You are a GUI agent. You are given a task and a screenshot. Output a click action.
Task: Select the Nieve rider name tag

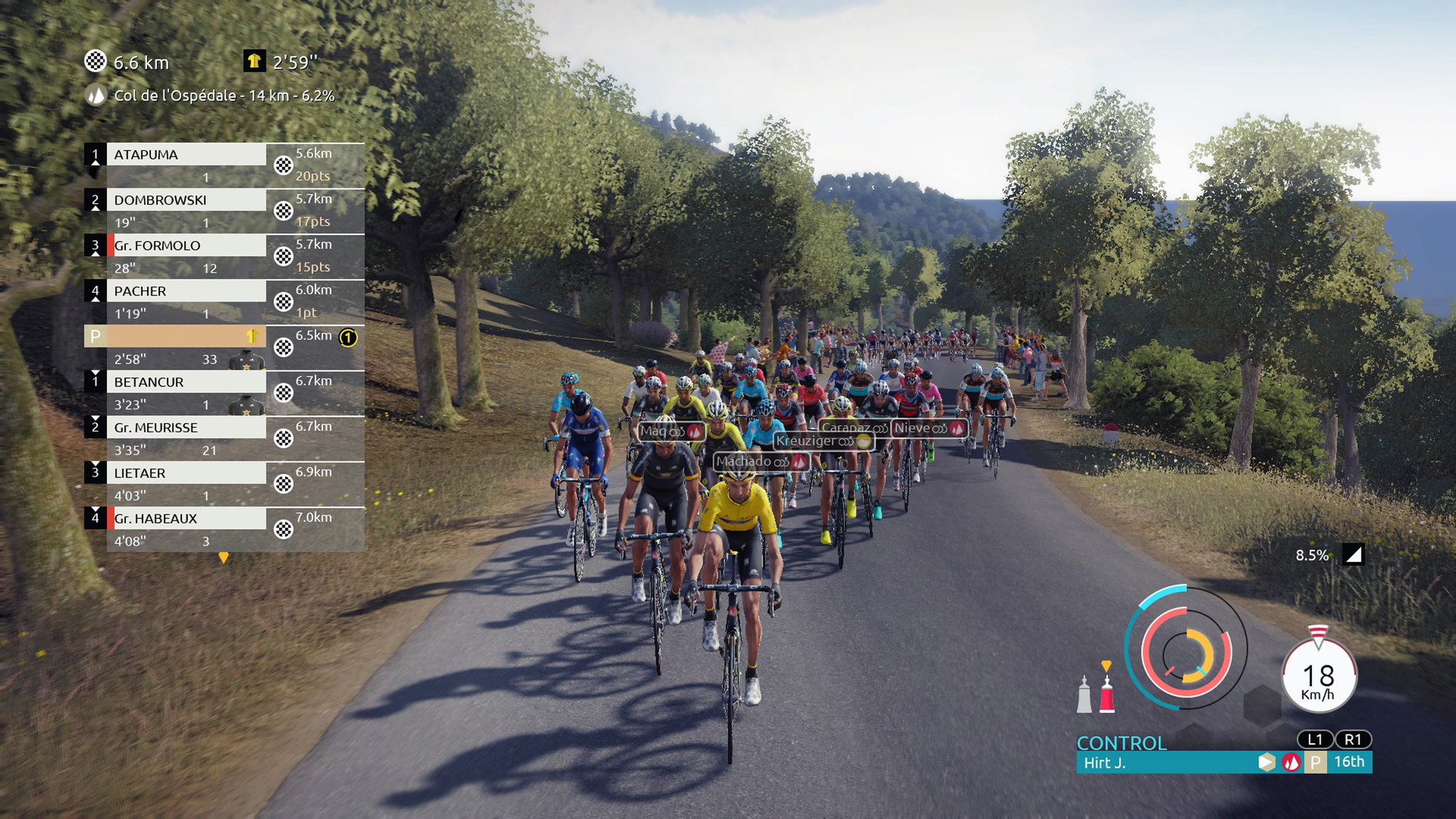[x=929, y=428]
